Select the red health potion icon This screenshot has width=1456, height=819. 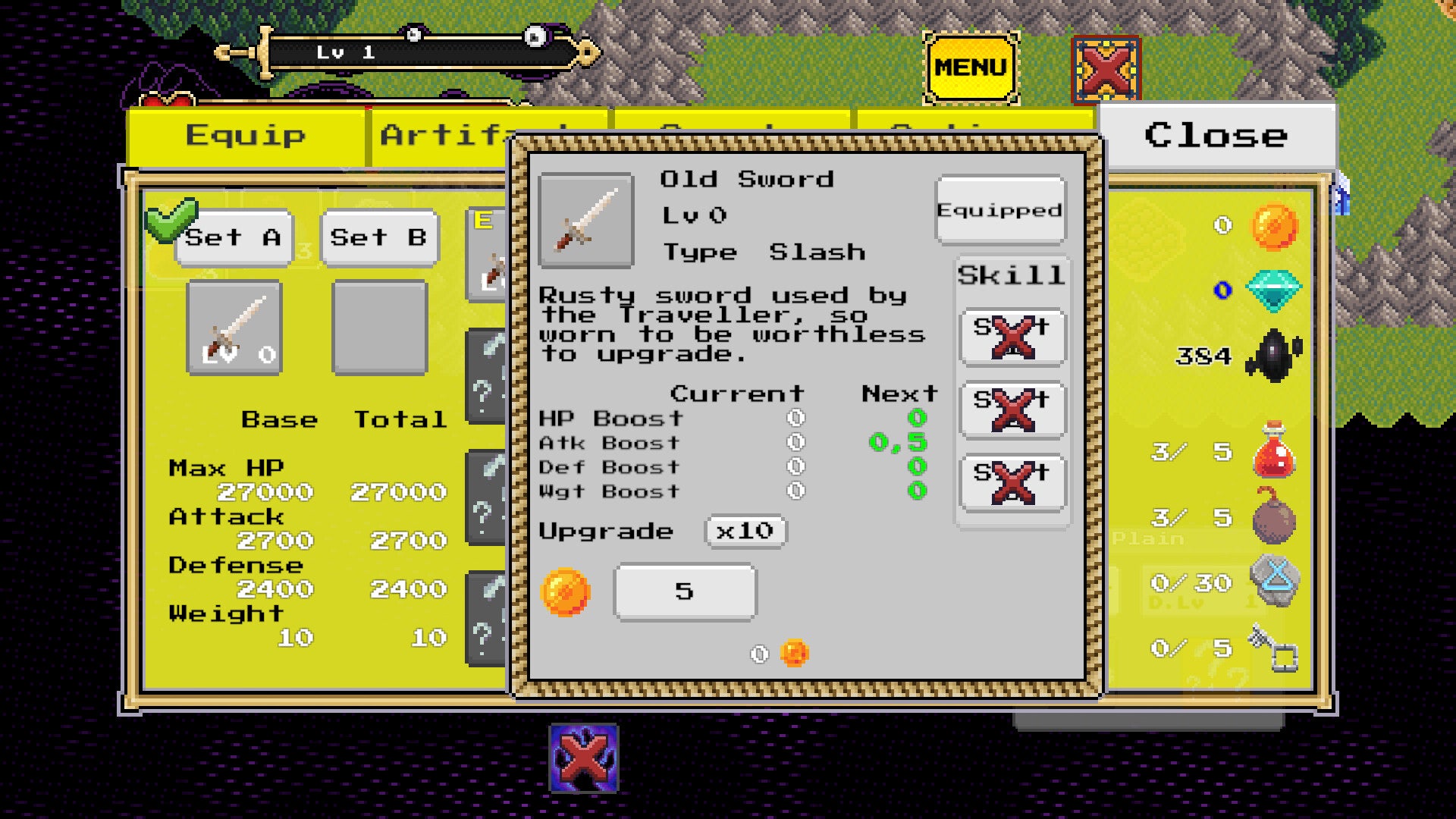coord(1274,451)
